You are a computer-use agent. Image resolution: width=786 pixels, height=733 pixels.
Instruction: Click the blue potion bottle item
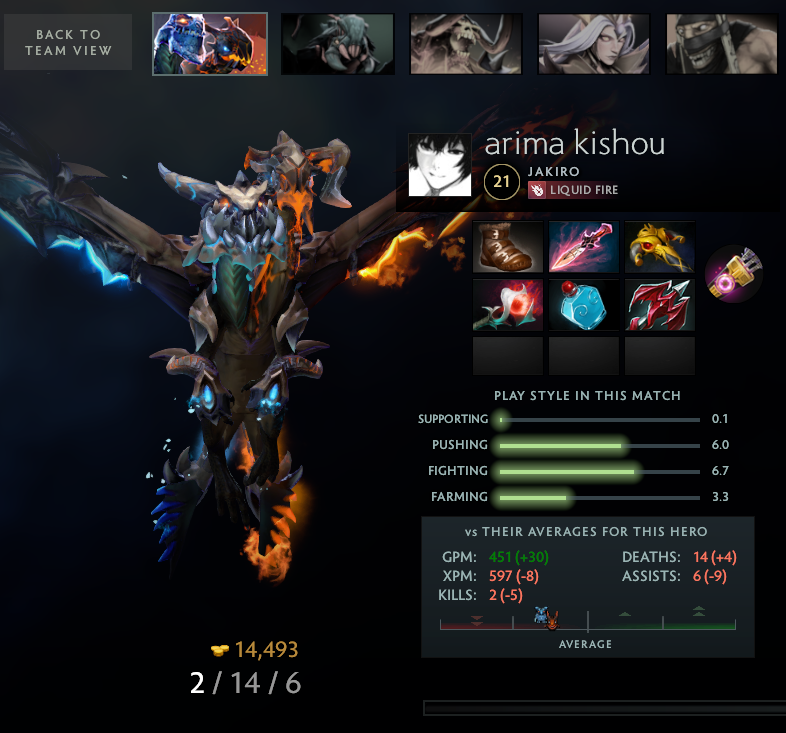pos(584,304)
